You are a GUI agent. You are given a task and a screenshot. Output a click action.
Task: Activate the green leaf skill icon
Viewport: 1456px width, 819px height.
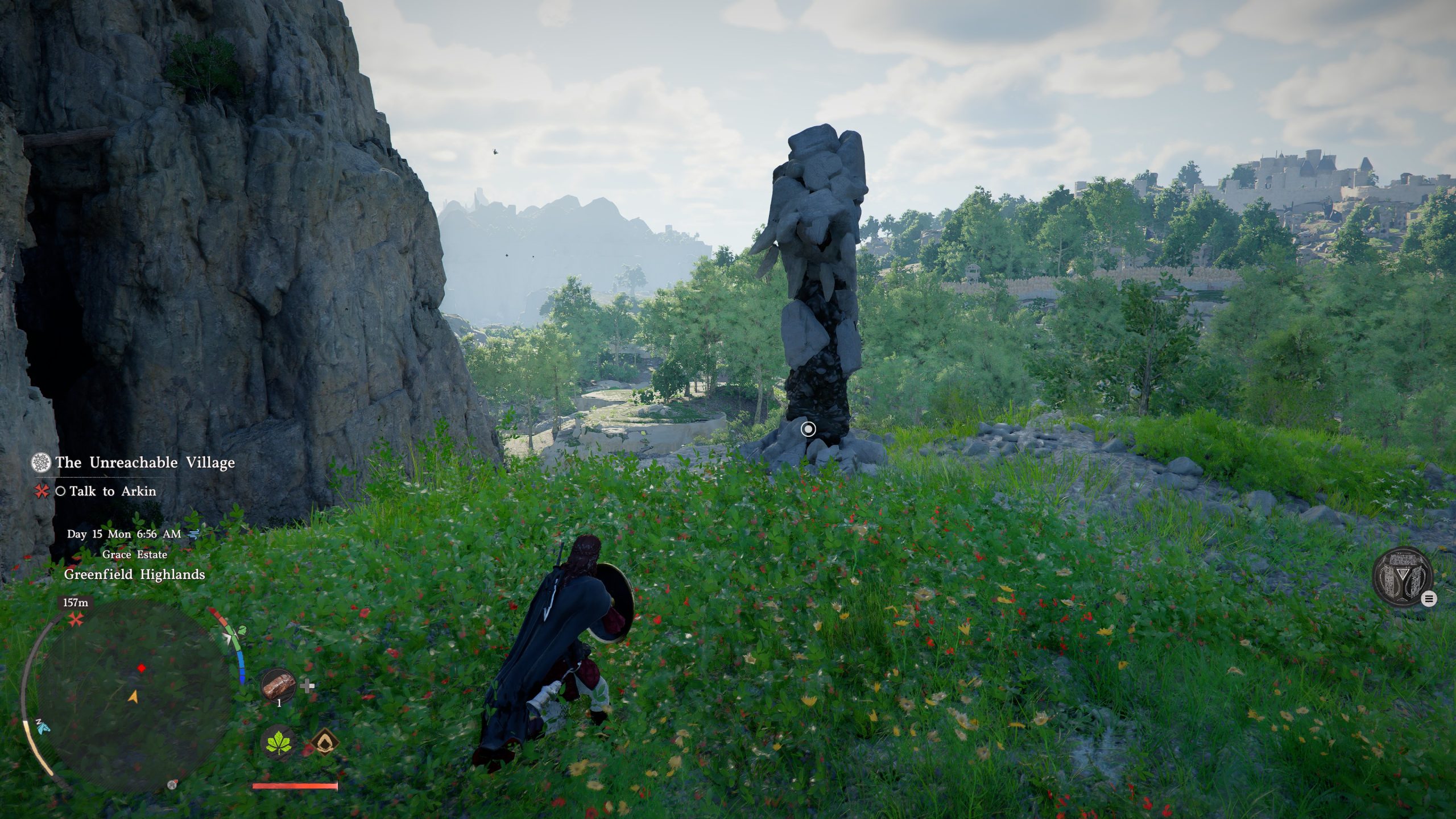[281, 743]
